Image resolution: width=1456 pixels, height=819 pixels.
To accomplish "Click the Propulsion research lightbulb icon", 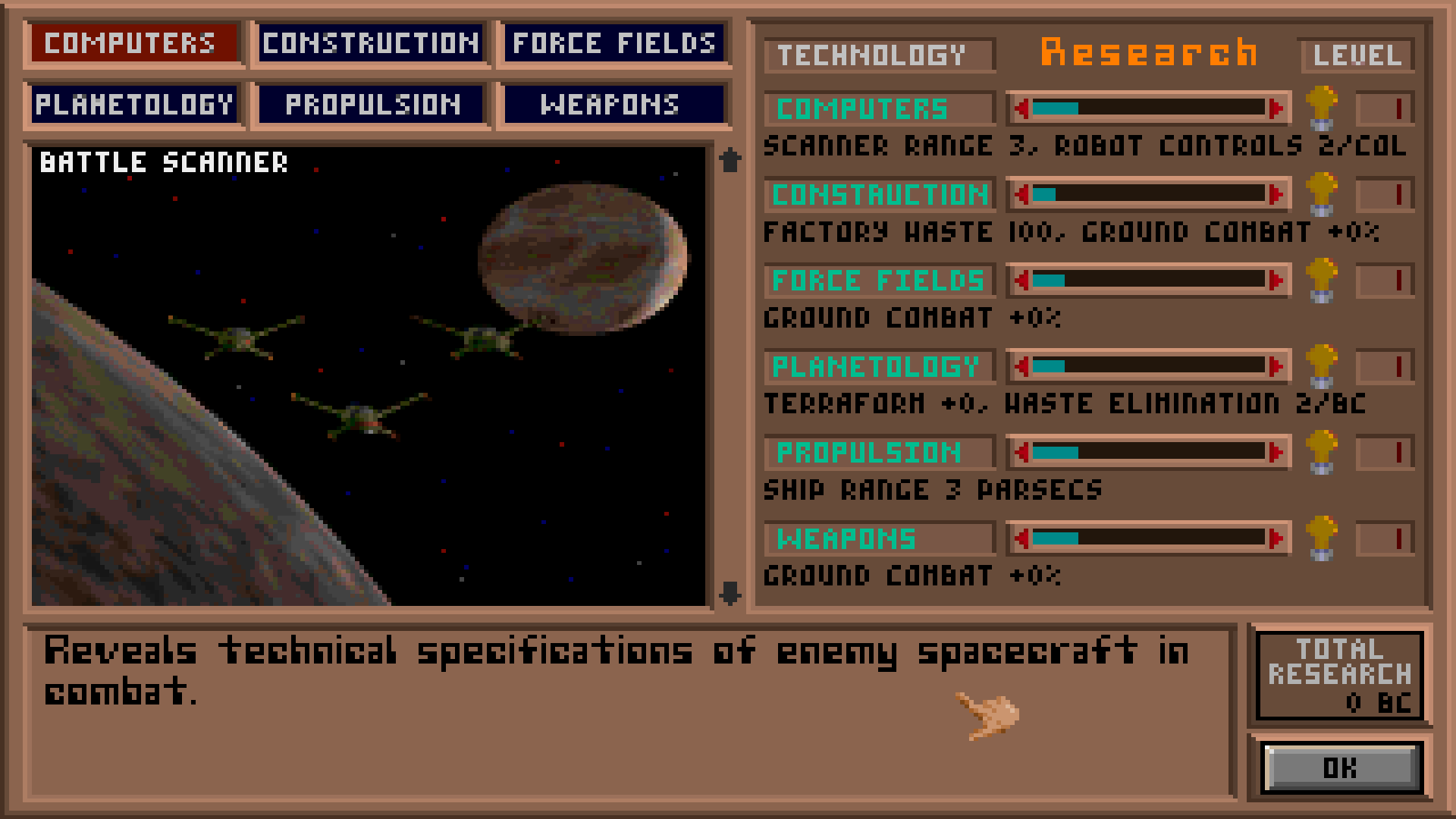I will [x=1323, y=453].
